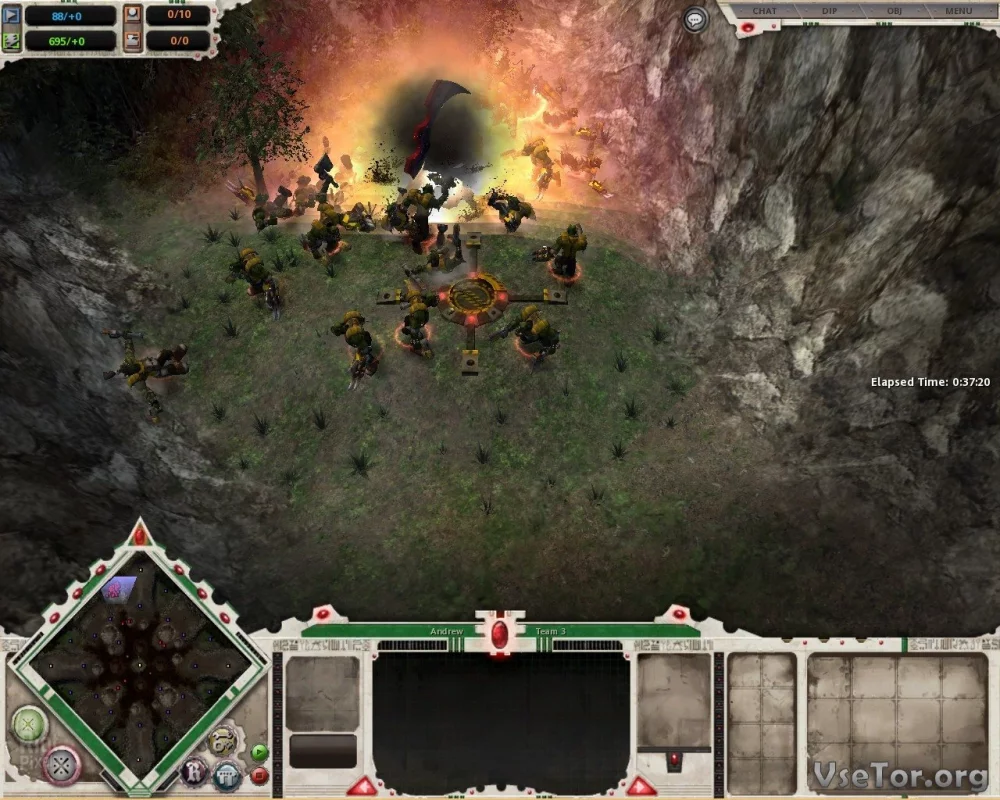Click the small green play button
The width and height of the screenshot is (1000, 800).
tap(259, 752)
